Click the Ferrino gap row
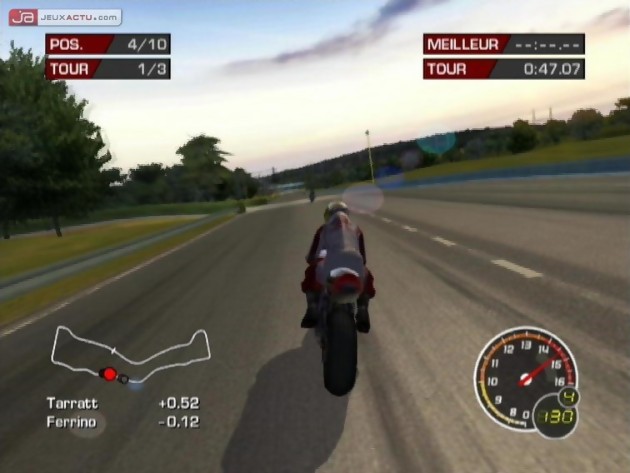The height and width of the screenshot is (473, 630). 122,422
